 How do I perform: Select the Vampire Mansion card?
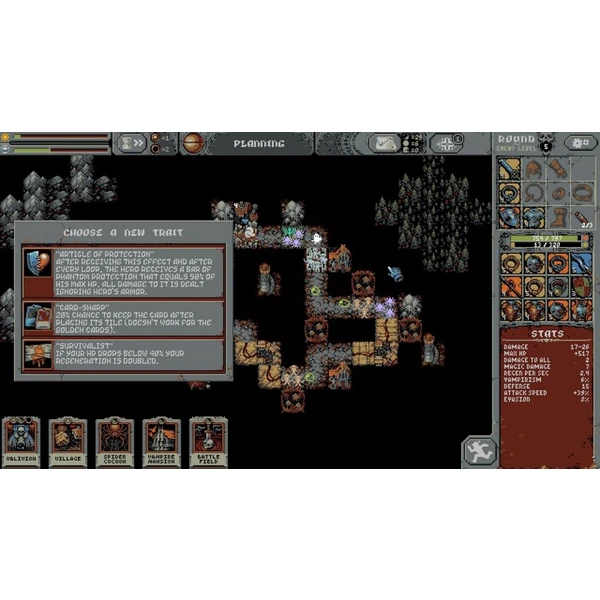coord(162,440)
